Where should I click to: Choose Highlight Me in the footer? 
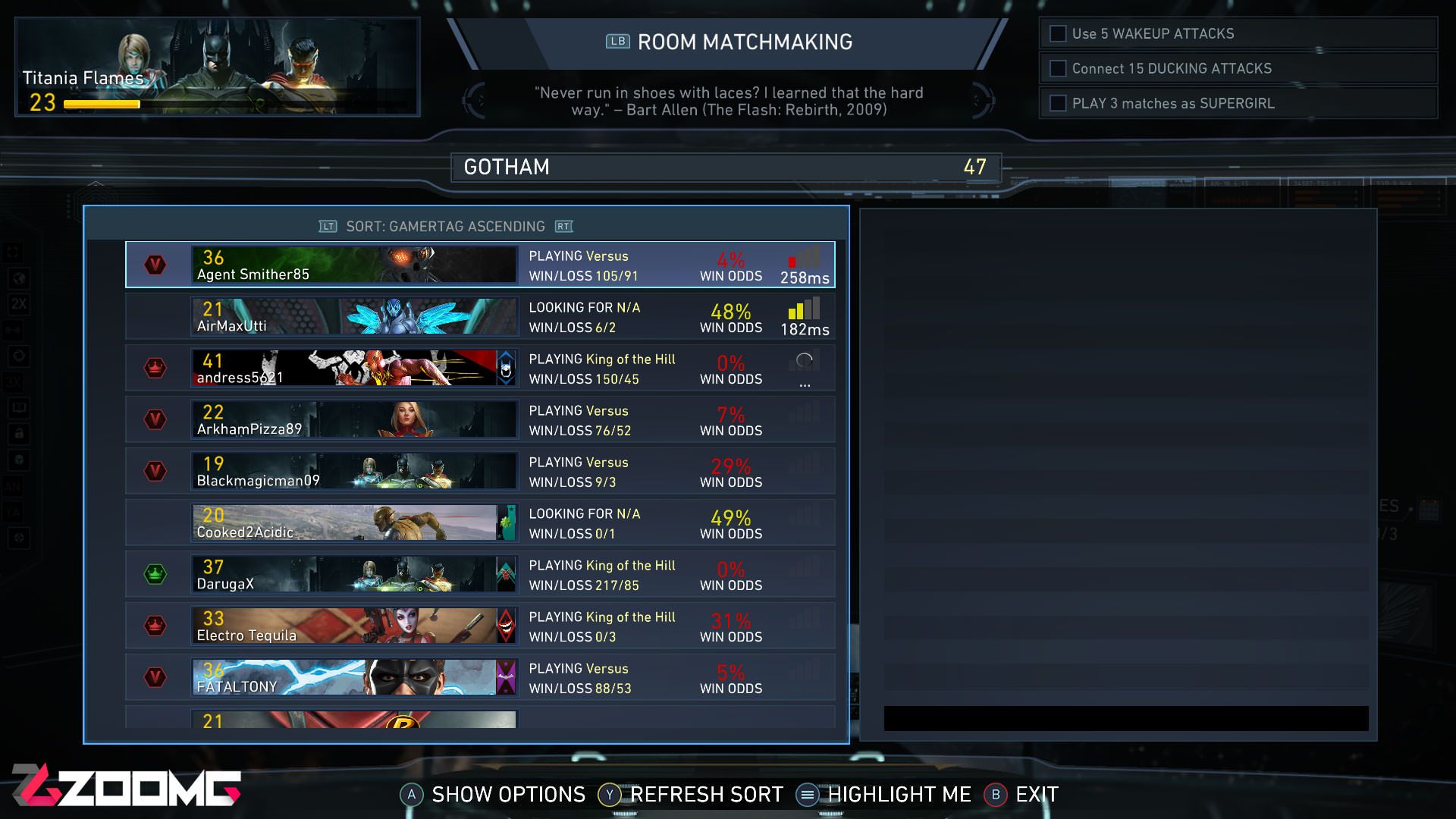tap(884, 795)
